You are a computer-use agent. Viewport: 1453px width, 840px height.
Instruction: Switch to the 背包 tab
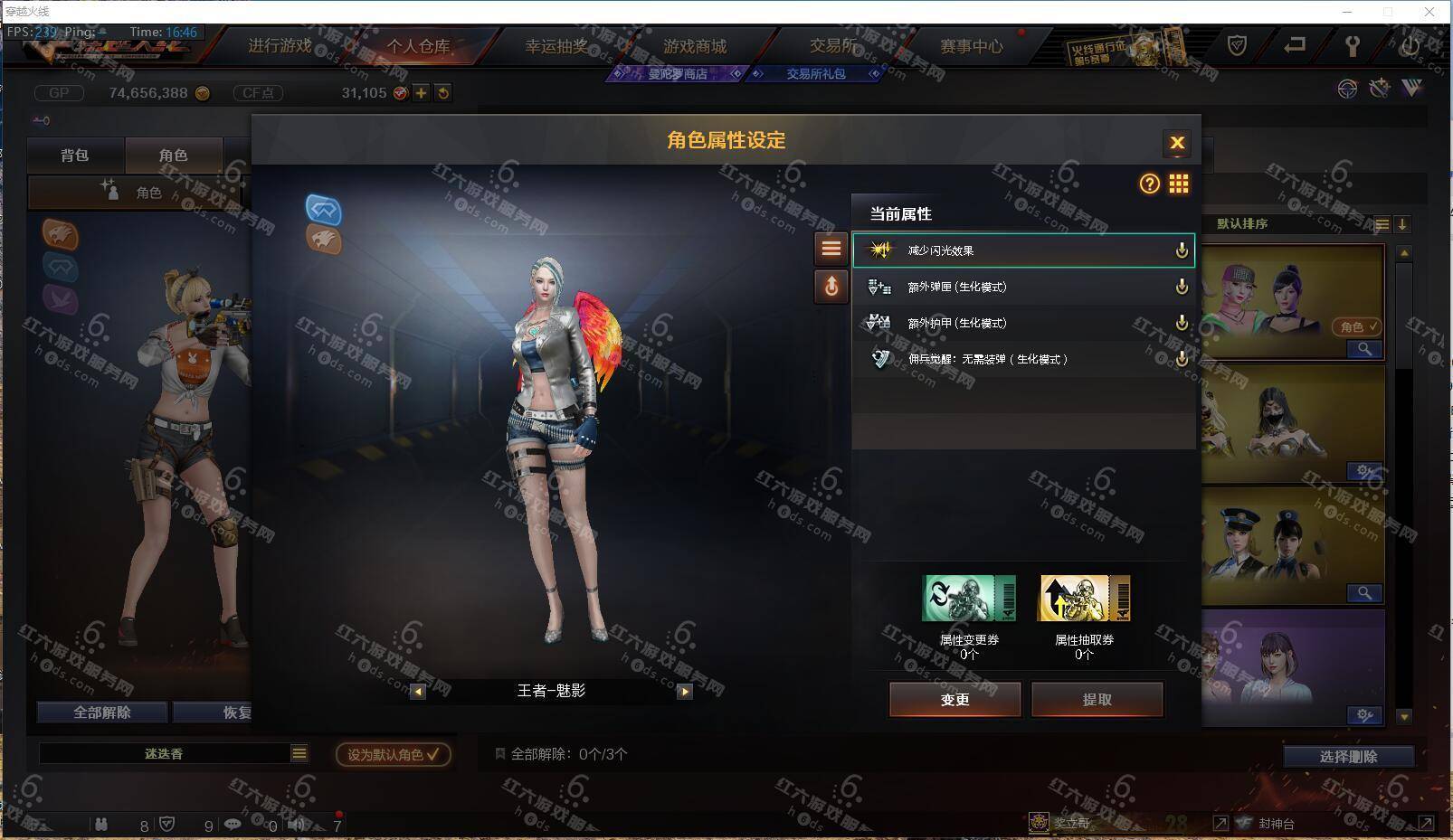pyautogui.click(x=75, y=156)
